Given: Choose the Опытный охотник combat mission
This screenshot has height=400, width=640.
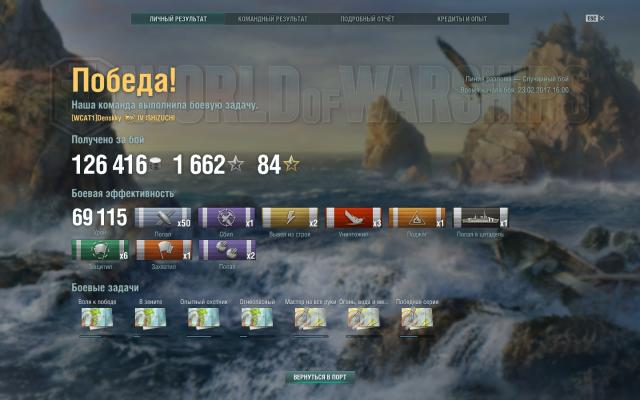Looking at the screenshot, I should click(201, 318).
